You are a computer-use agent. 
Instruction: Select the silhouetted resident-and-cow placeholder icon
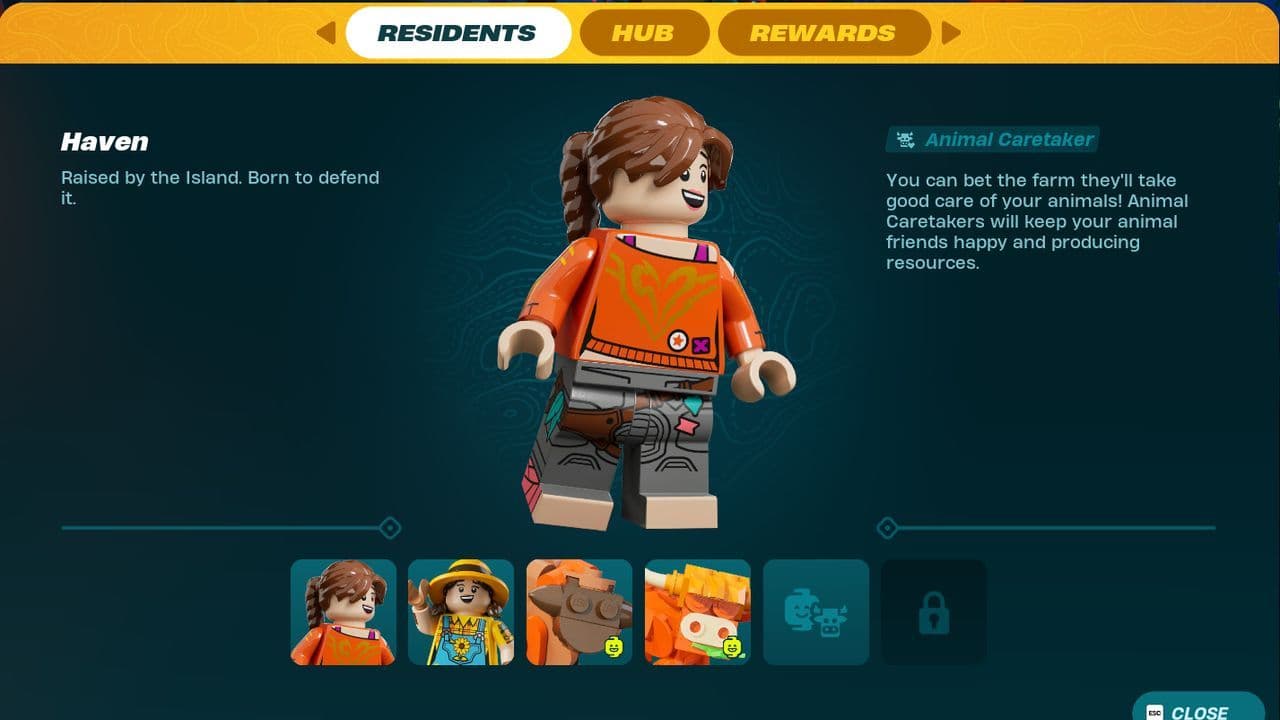tap(816, 611)
